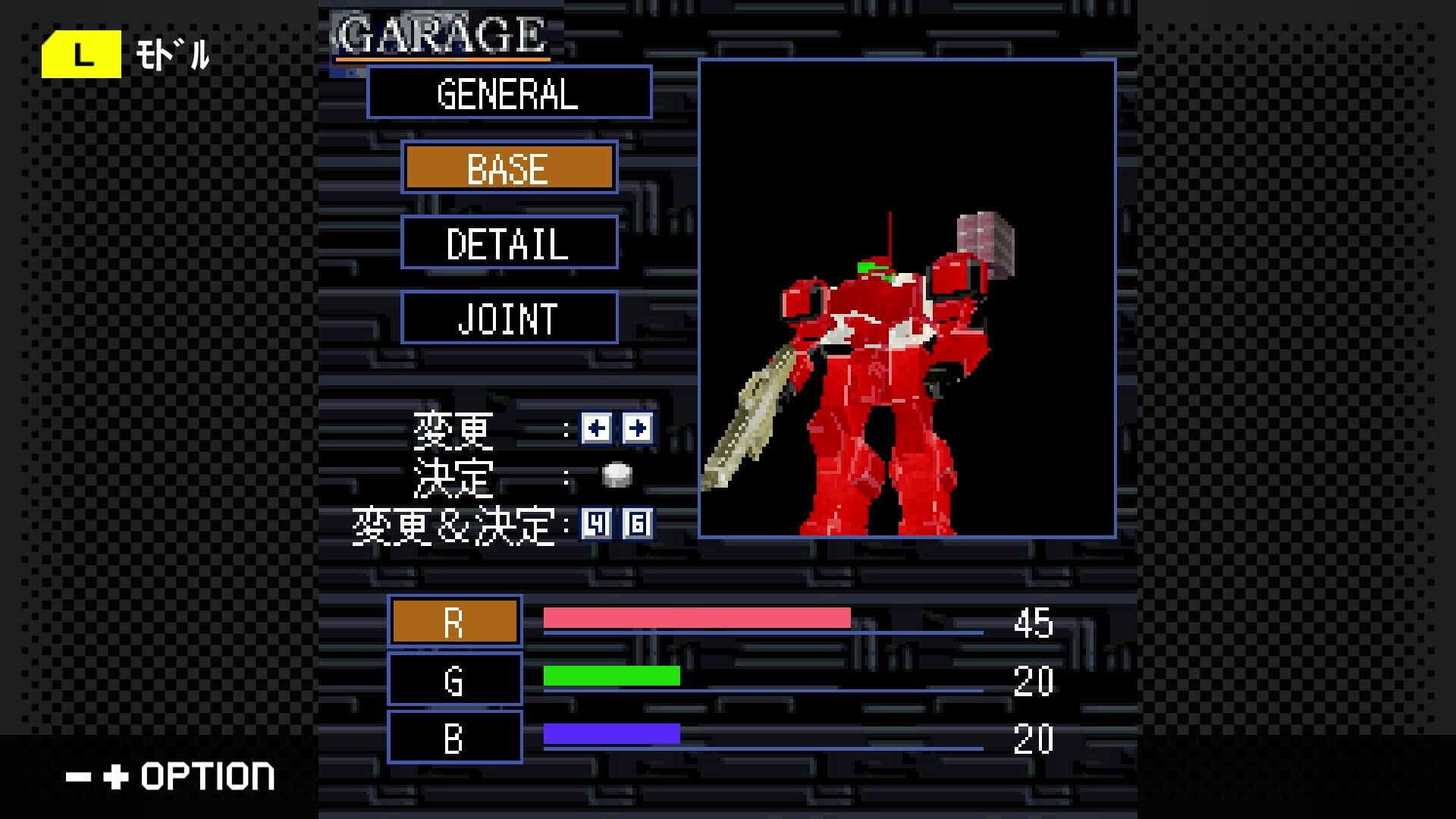Screen dimensions: 1456x819
Task: Click the minus icon next to OPTION
Action: point(78,775)
